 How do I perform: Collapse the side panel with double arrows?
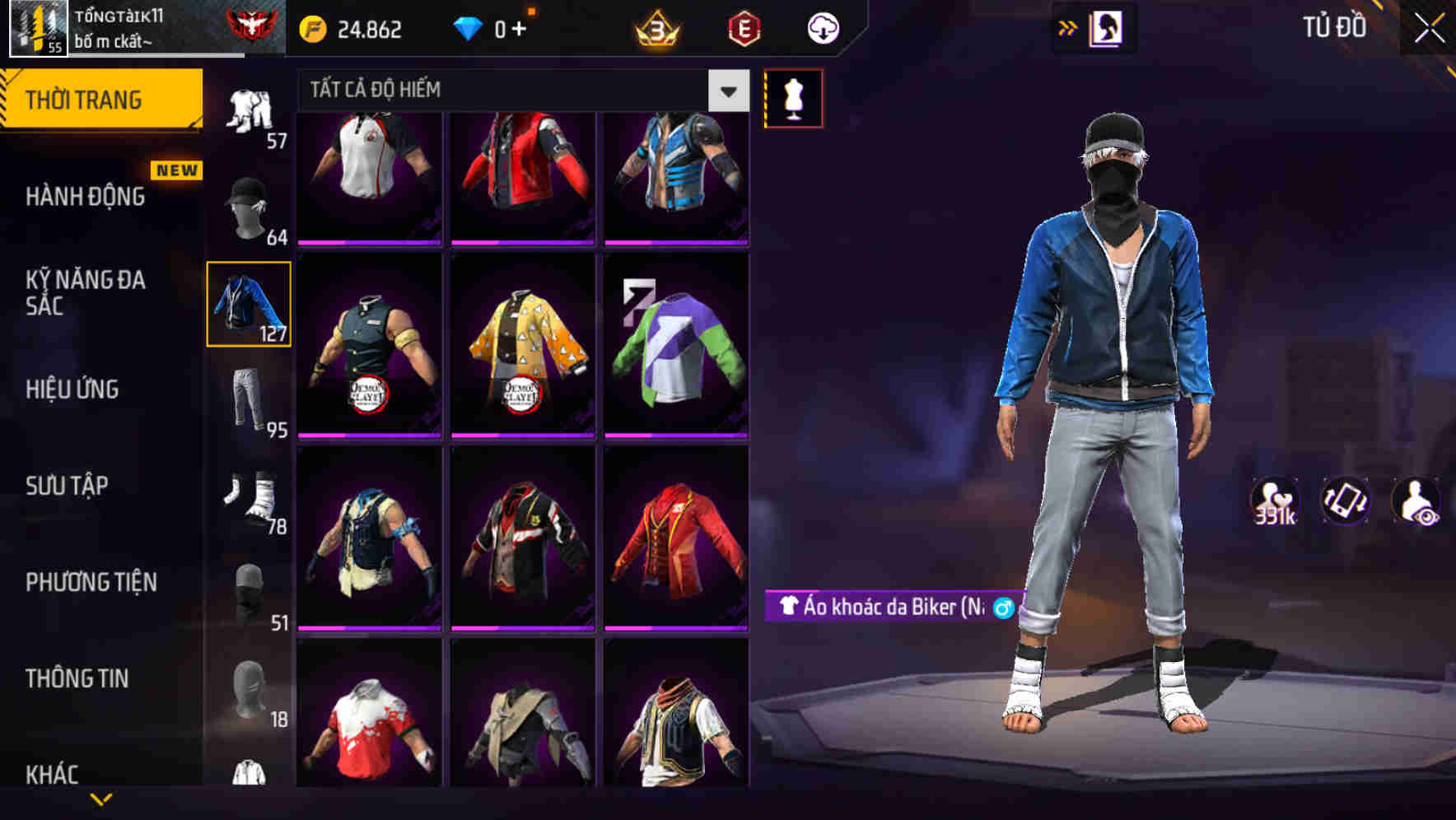(x=1068, y=27)
